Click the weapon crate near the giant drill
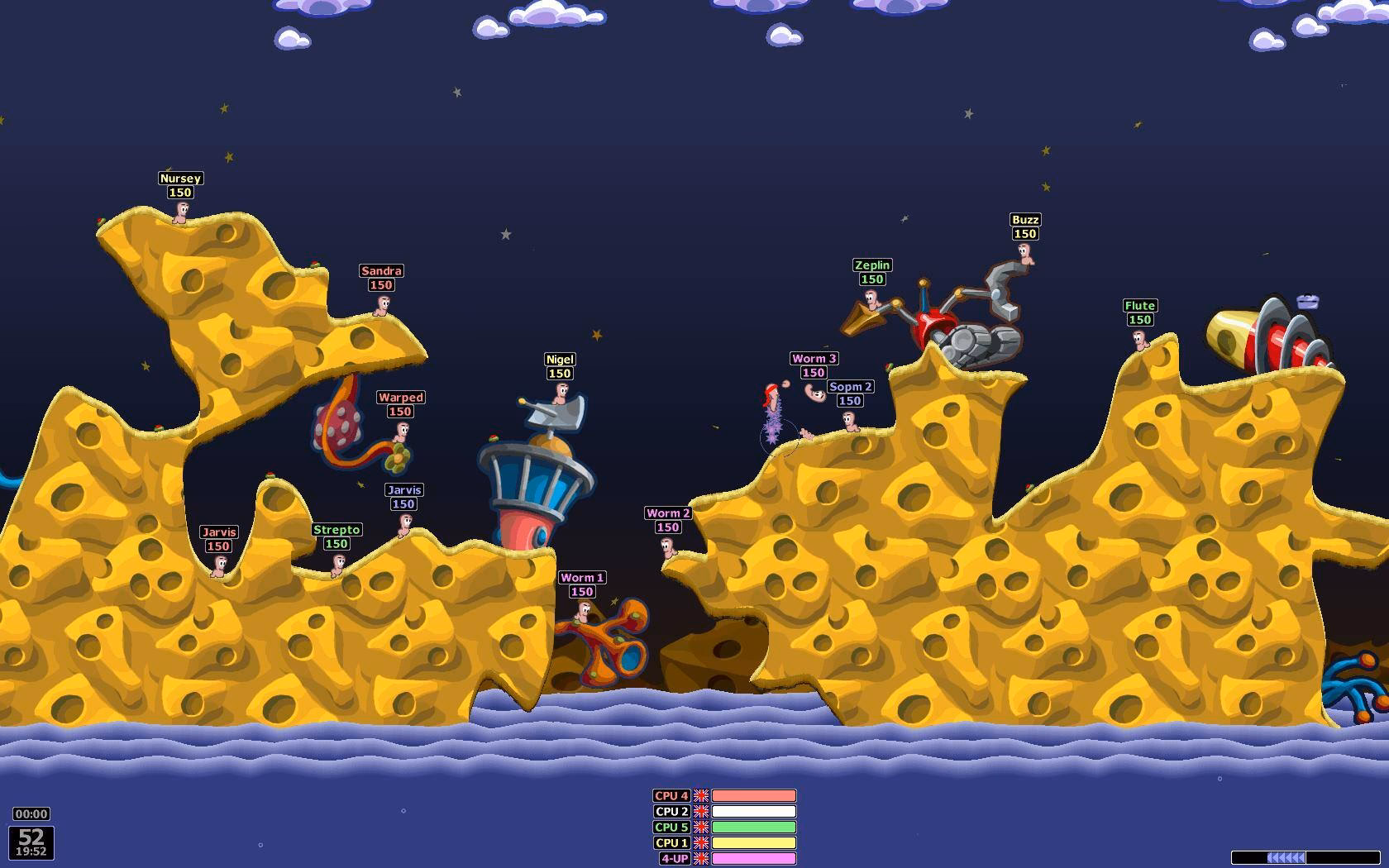The height and width of the screenshot is (868, 1389). [x=1307, y=301]
